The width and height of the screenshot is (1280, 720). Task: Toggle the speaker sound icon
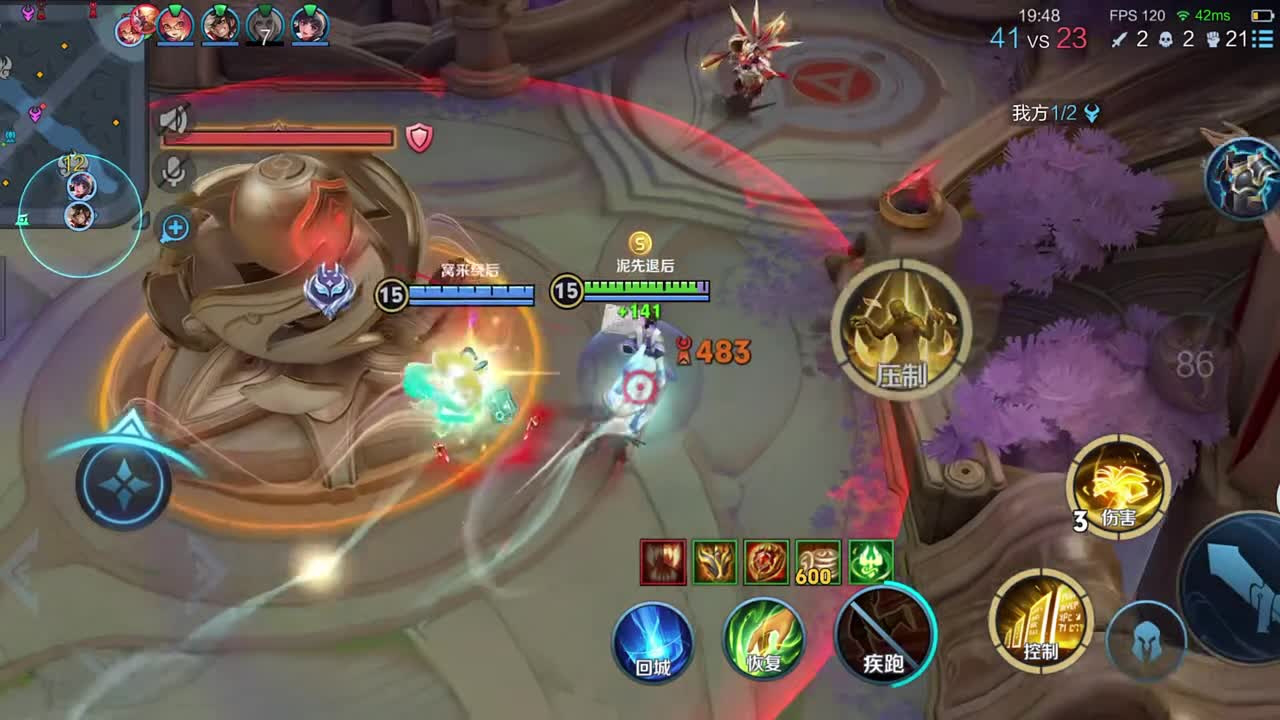[x=174, y=121]
